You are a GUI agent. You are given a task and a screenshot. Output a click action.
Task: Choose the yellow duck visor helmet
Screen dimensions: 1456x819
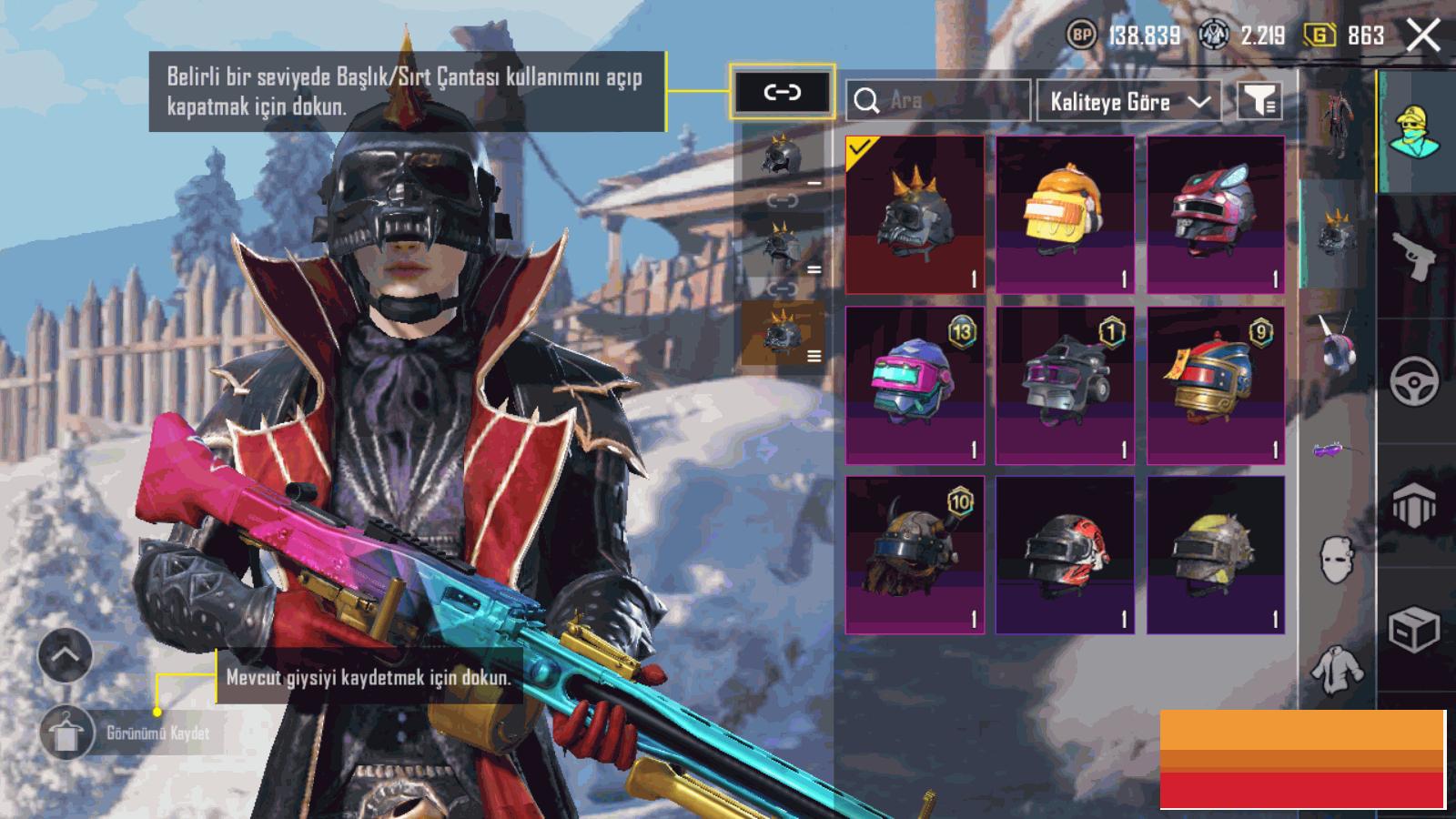click(1065, 215)
